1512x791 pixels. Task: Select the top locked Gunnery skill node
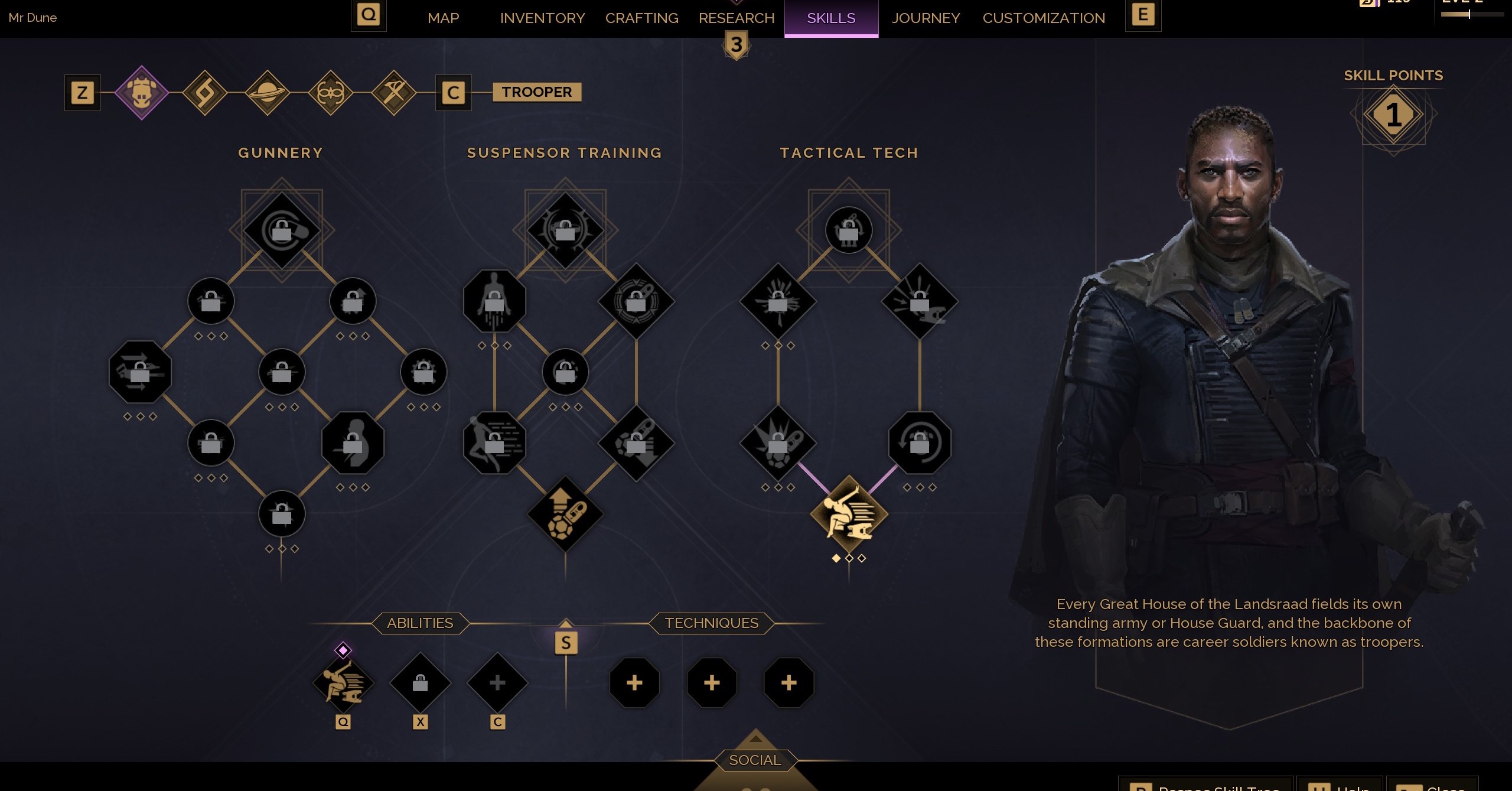point(282,230)
